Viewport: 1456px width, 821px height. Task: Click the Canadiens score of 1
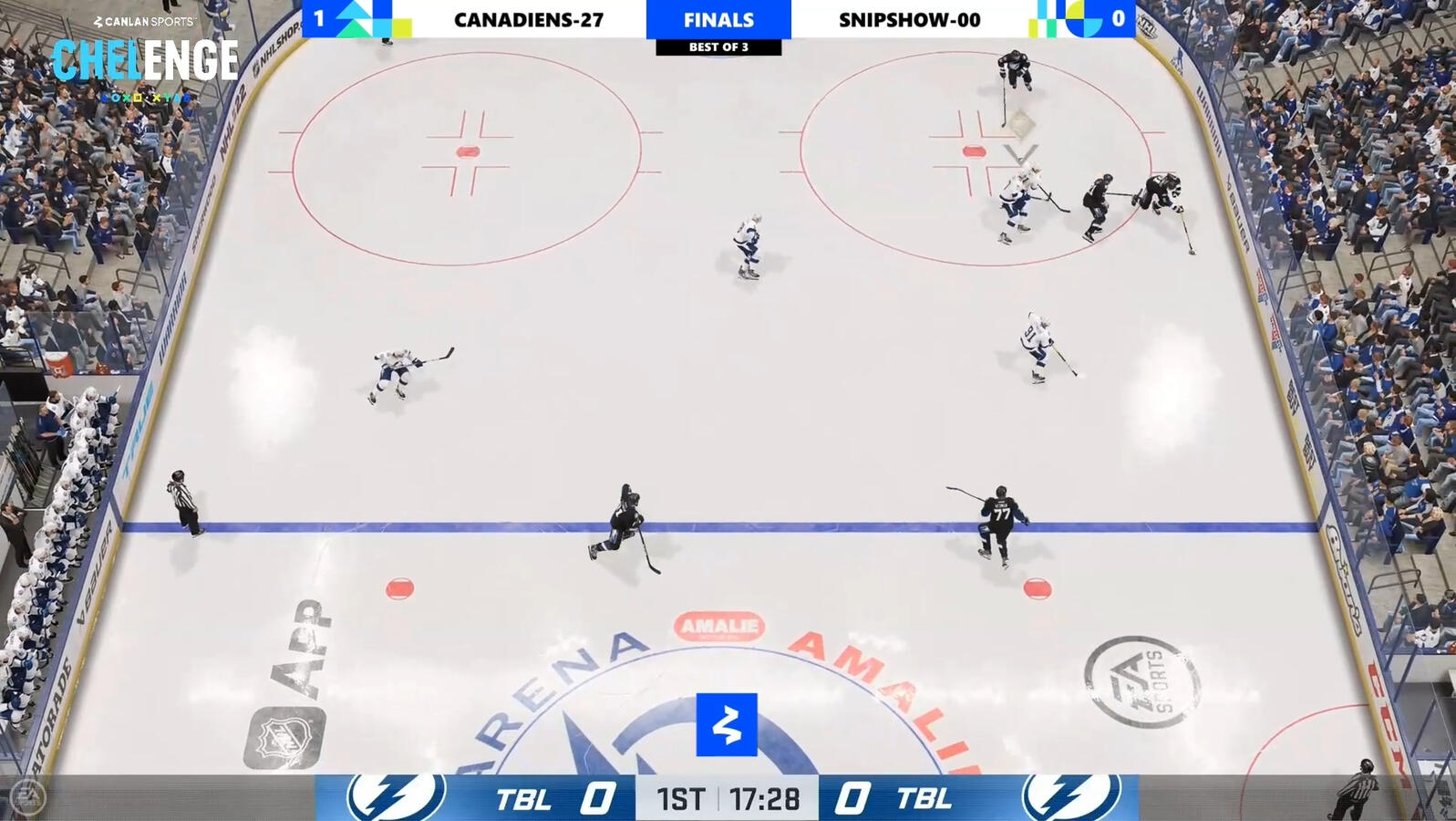coord(319,16)
